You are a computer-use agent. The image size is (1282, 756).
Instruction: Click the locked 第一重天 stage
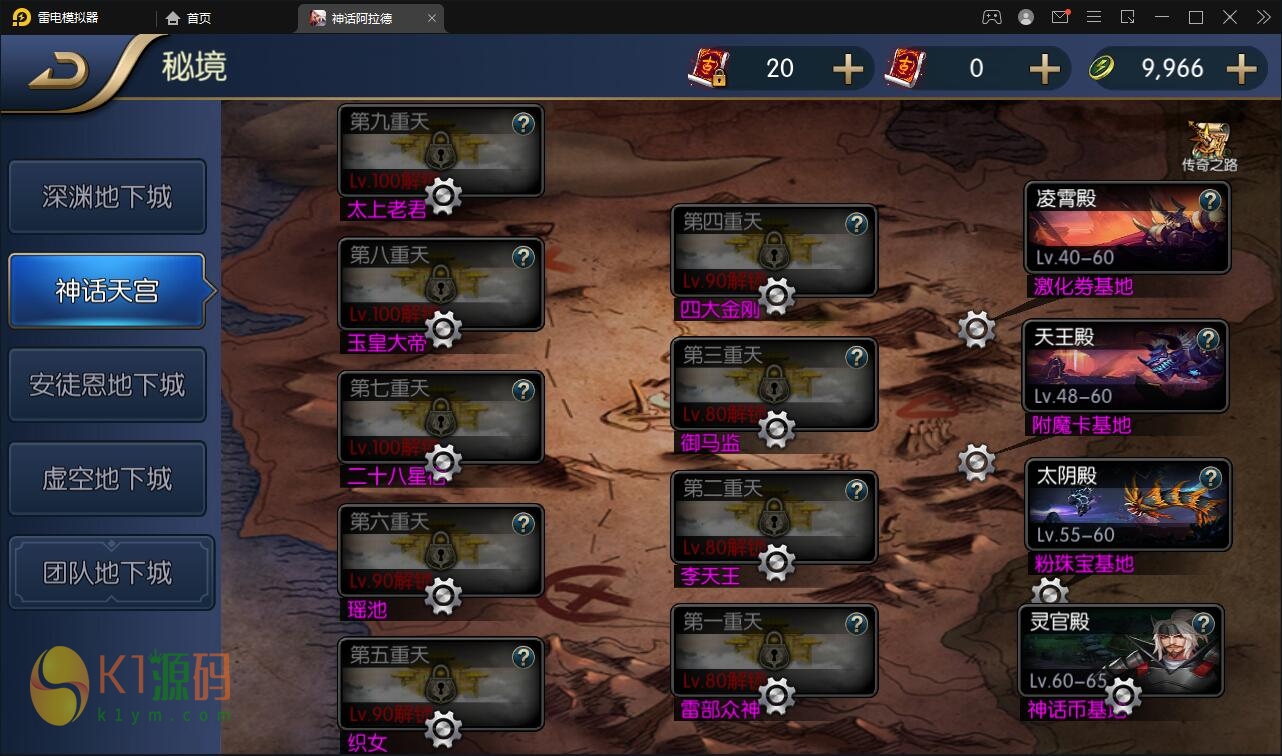pos(774,650)
